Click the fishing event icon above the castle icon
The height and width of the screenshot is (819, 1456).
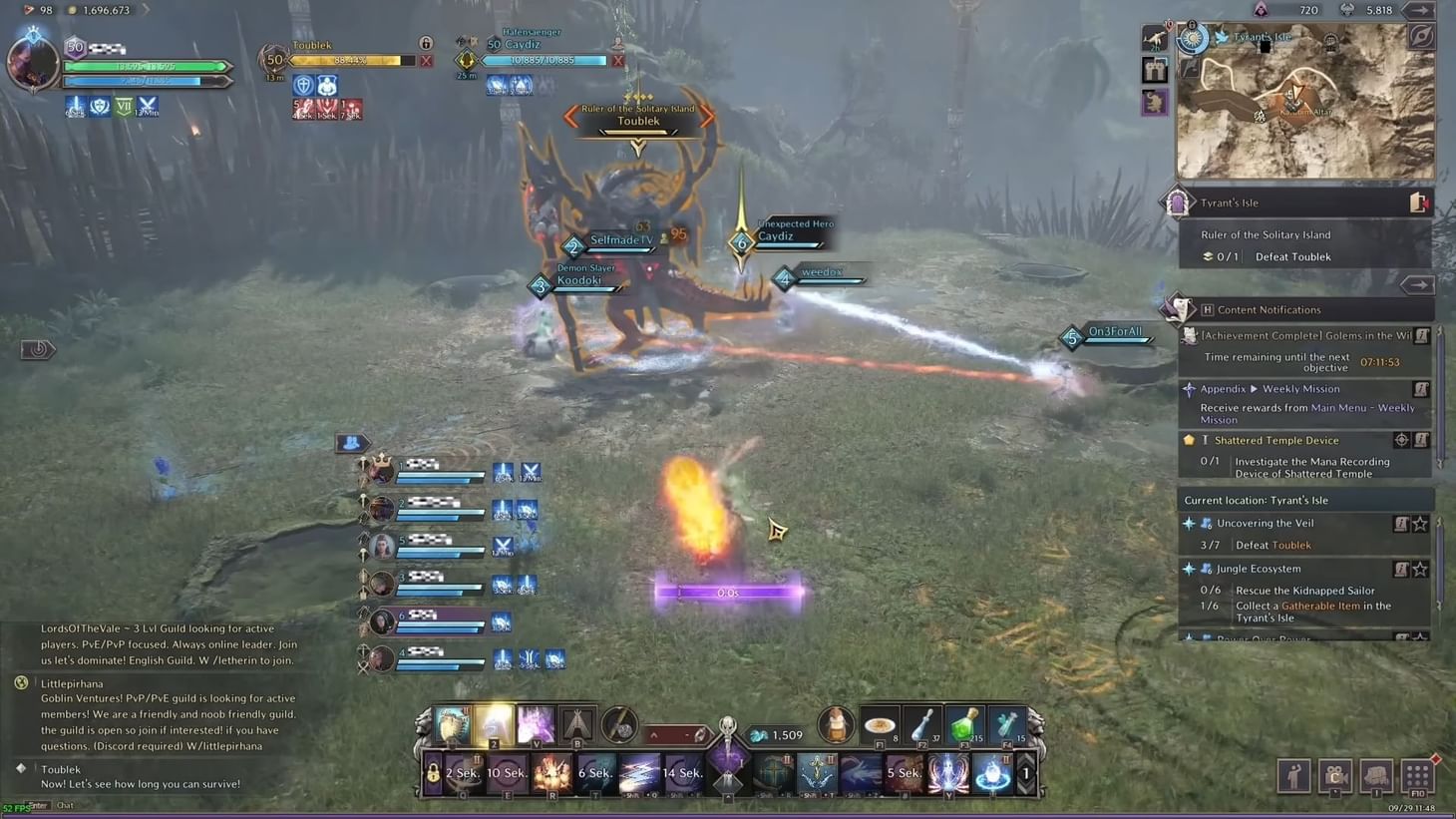coord(1154,40)
